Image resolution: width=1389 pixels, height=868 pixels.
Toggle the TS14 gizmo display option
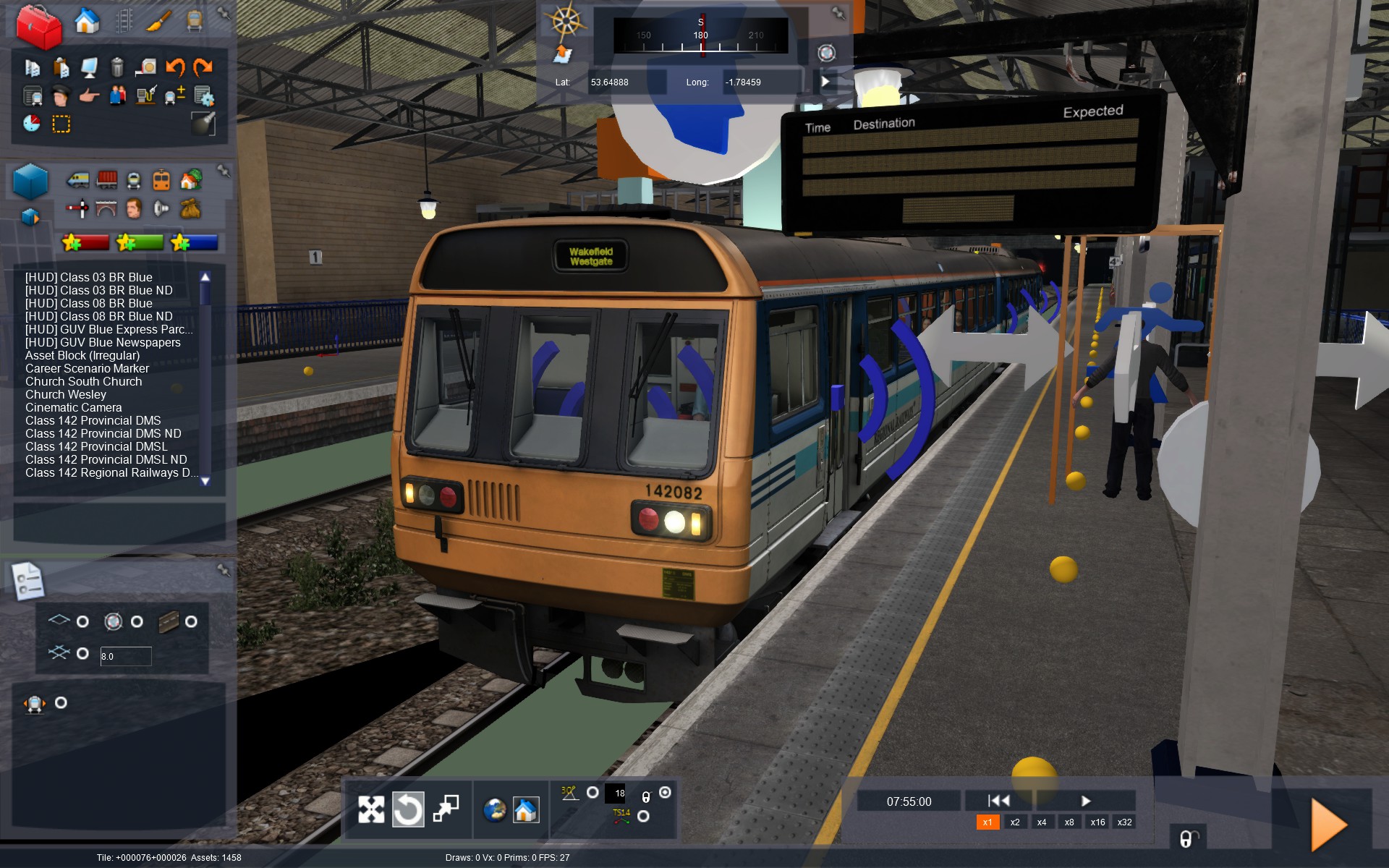click(x=643, y=816)
